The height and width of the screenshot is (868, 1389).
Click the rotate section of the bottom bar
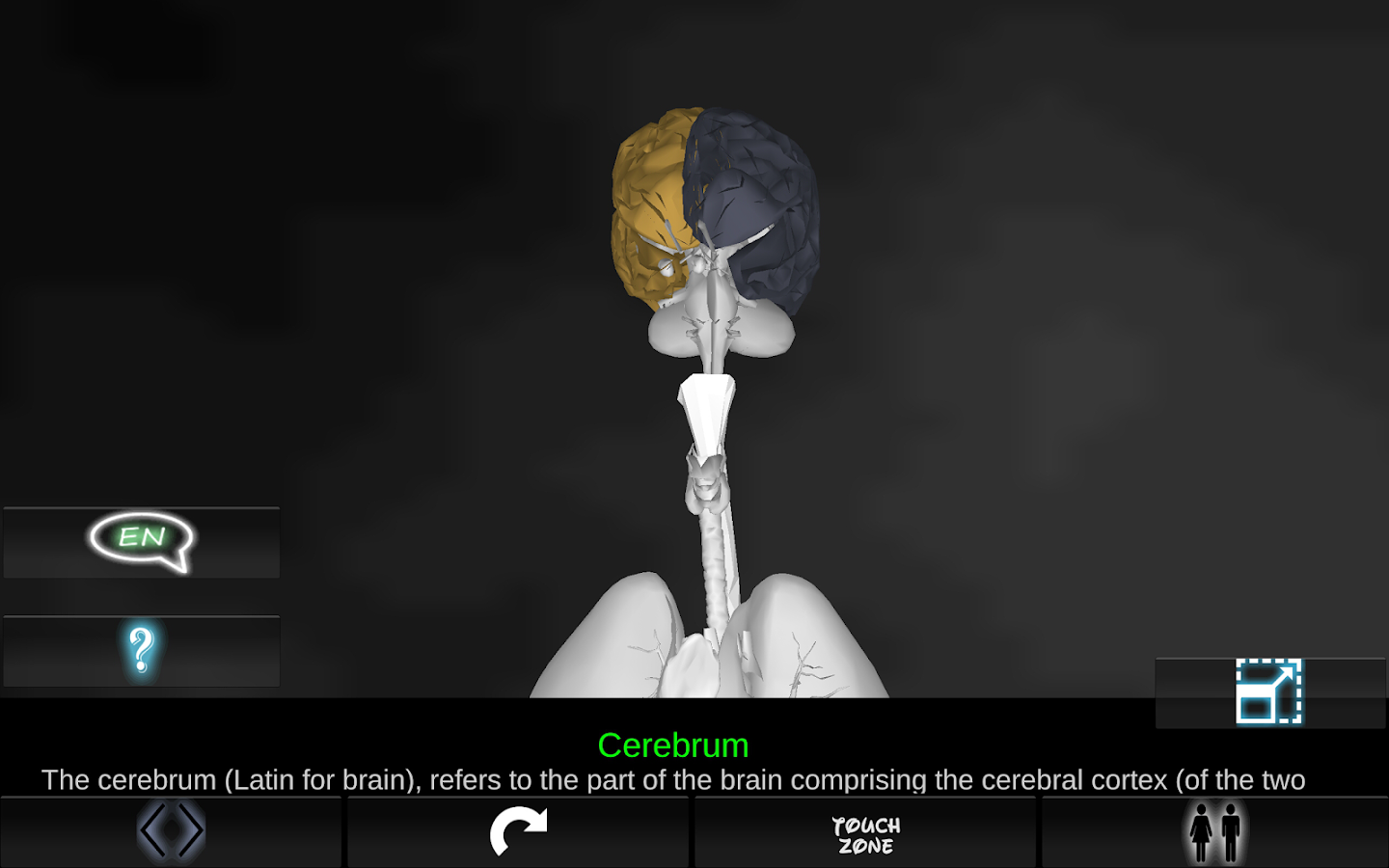[519, 830]
